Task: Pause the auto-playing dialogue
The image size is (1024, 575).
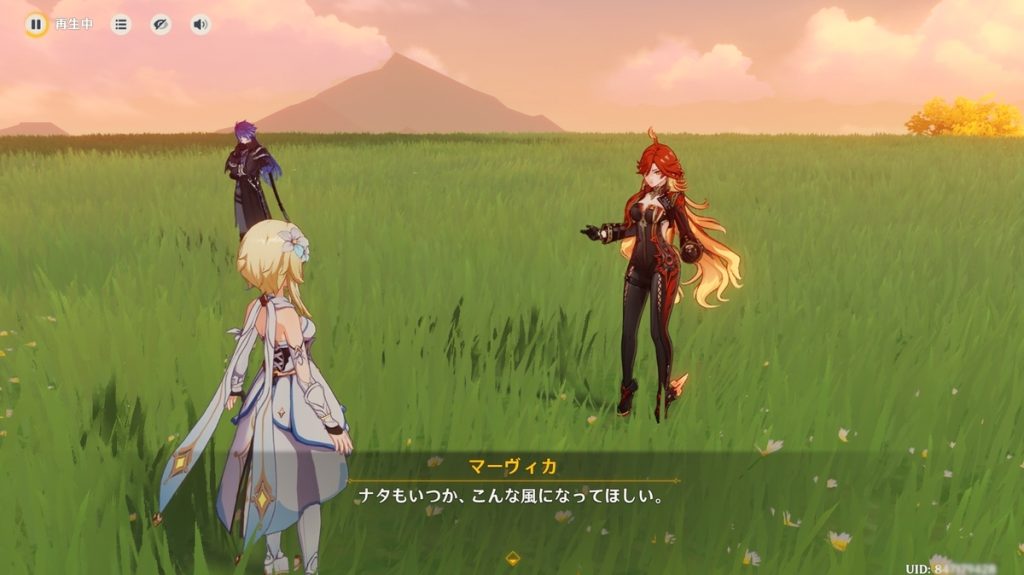Action: (36, 24)
